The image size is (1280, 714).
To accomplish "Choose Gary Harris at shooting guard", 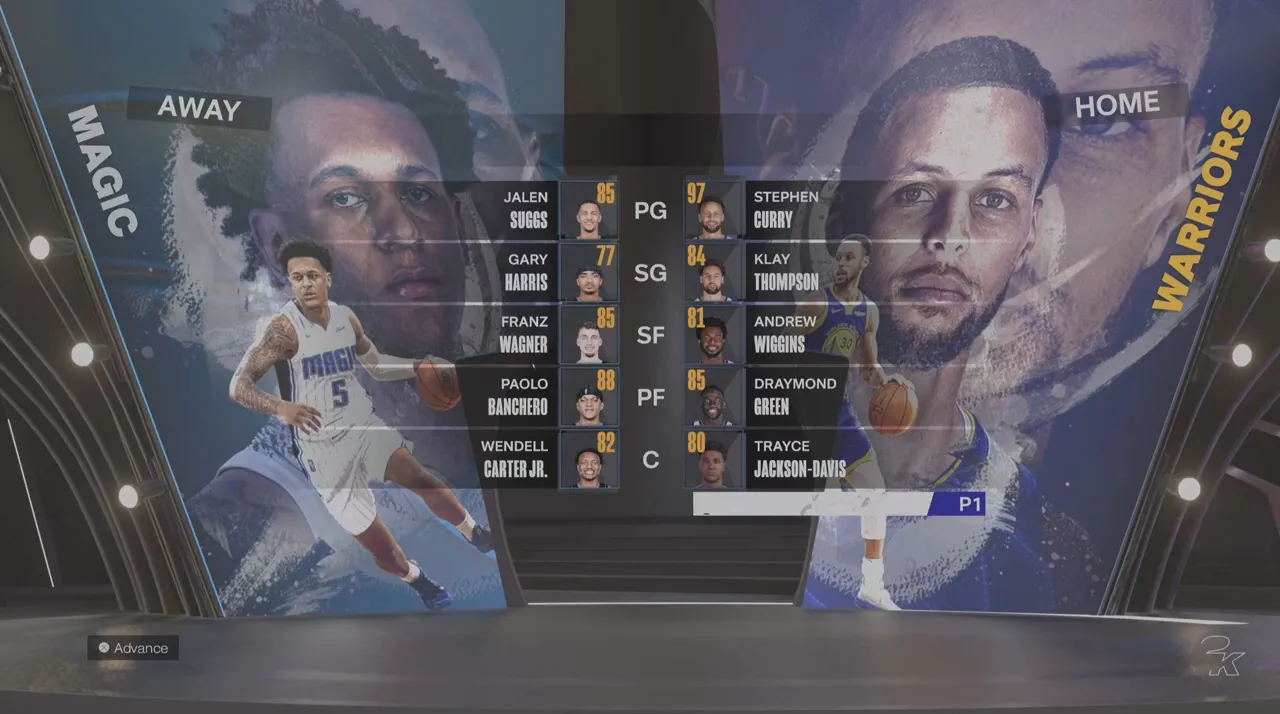I will (x=540, y=271).
